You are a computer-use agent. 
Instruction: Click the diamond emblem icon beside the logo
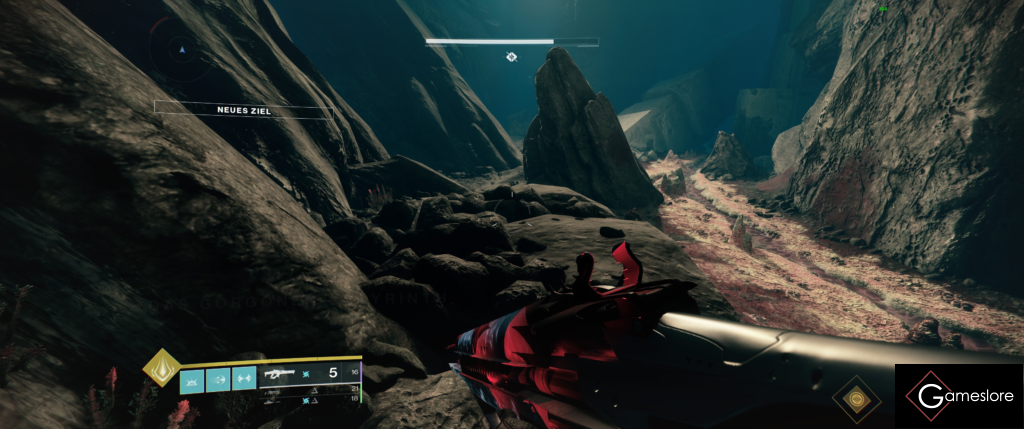point(853,398)
